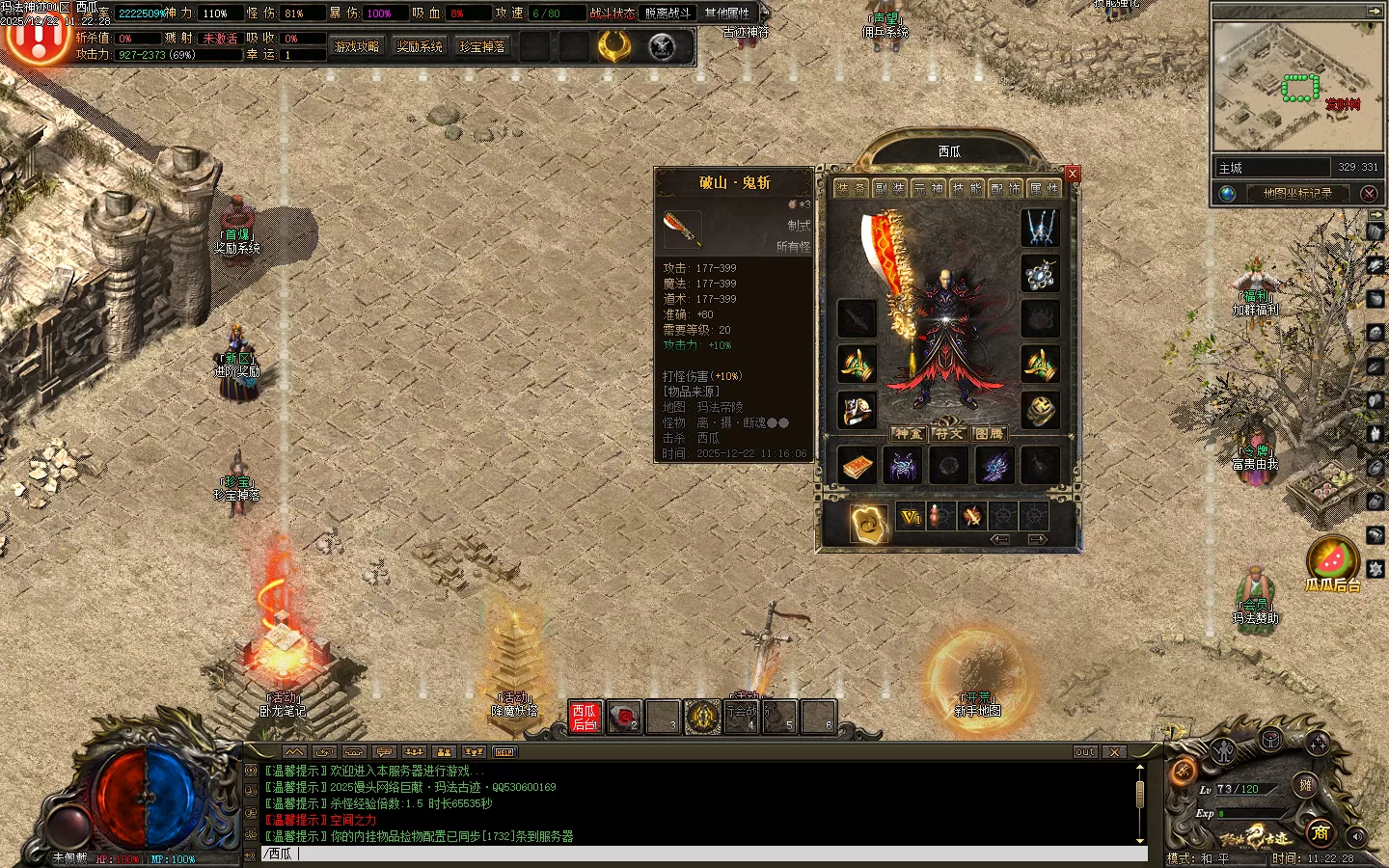Click the minimap of 主城
The image size is (1389, 868).
coord(1296,87)
